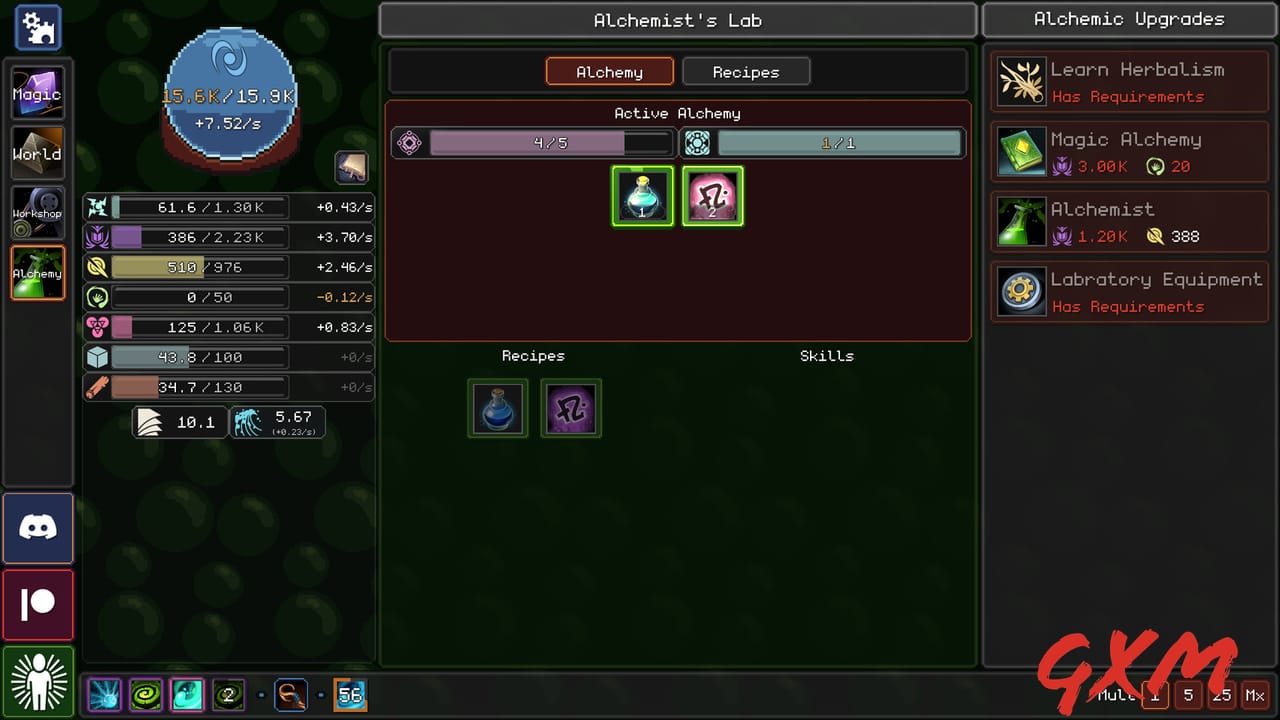
Task: Enable Mx multiplier mode
Action: [1256, 695]
